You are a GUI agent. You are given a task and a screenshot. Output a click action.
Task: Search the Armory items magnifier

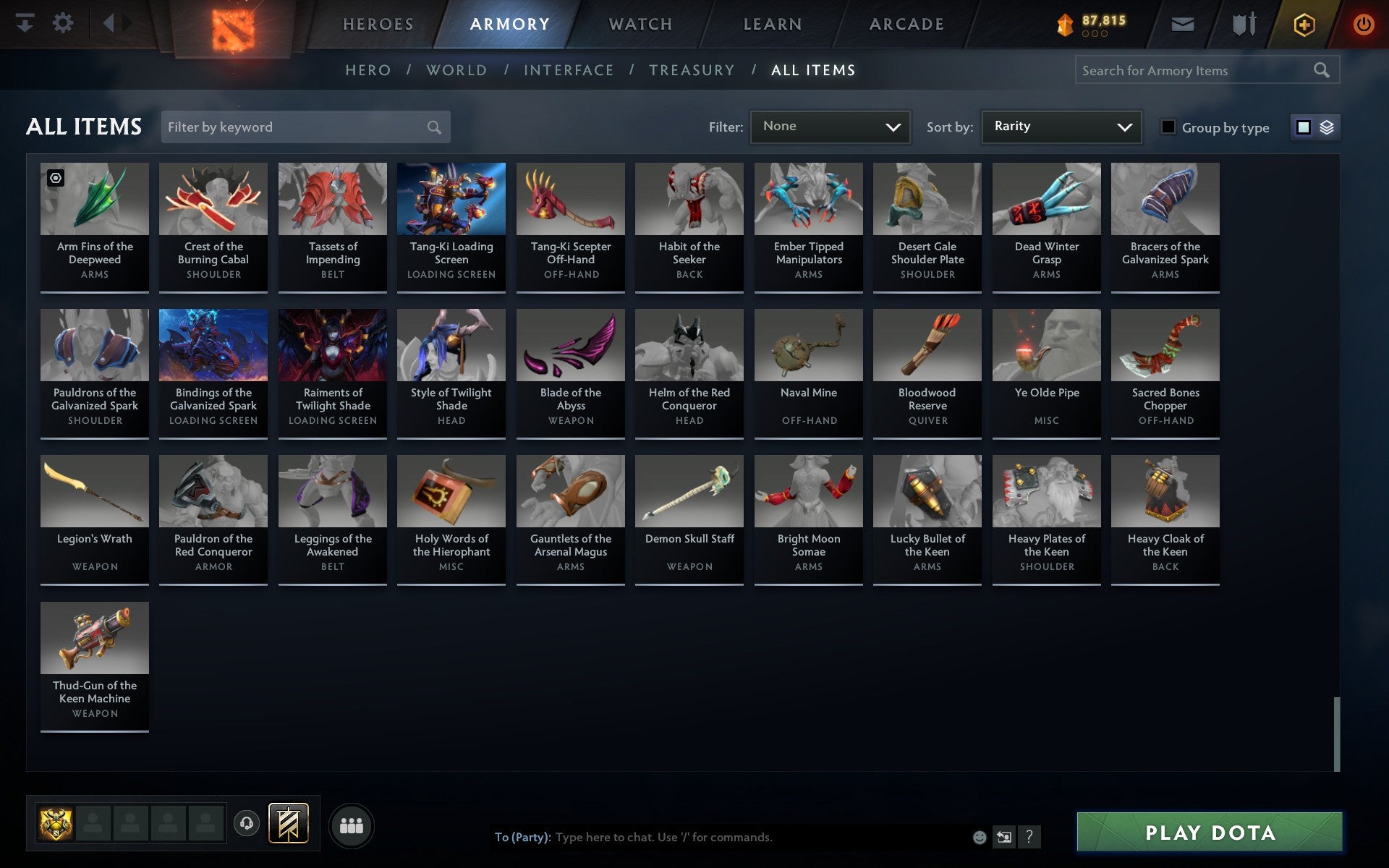point(1322,70)
